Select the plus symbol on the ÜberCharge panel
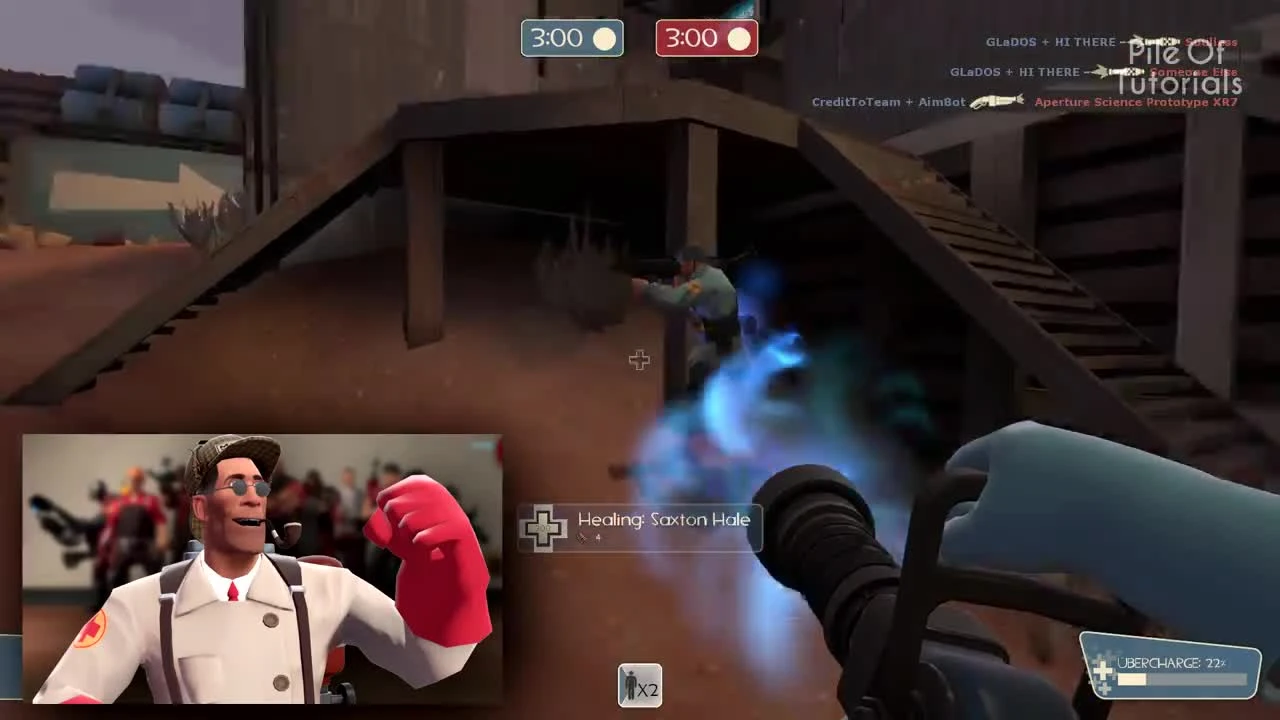 [x=1104, y=668]
